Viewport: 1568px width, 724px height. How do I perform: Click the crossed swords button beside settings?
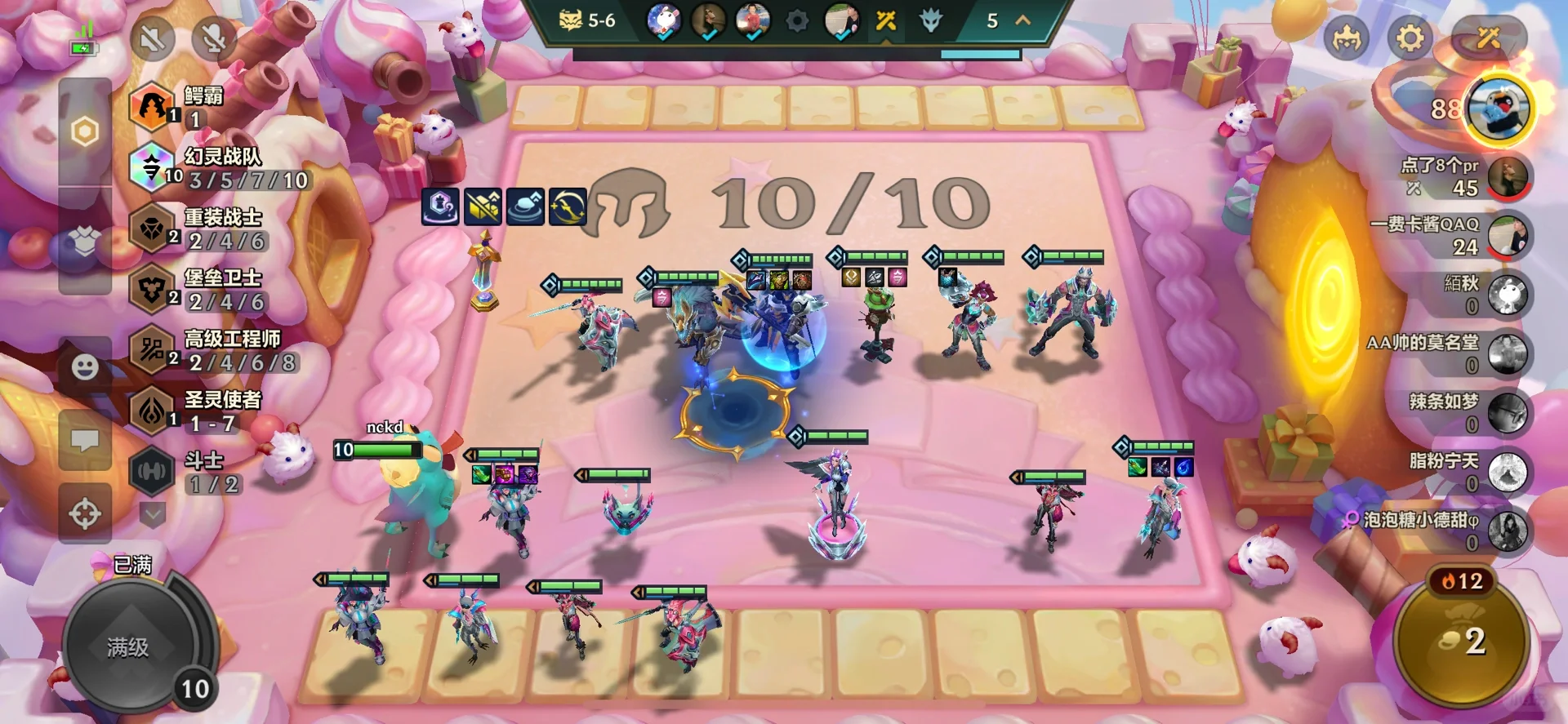coord(1488,38)
